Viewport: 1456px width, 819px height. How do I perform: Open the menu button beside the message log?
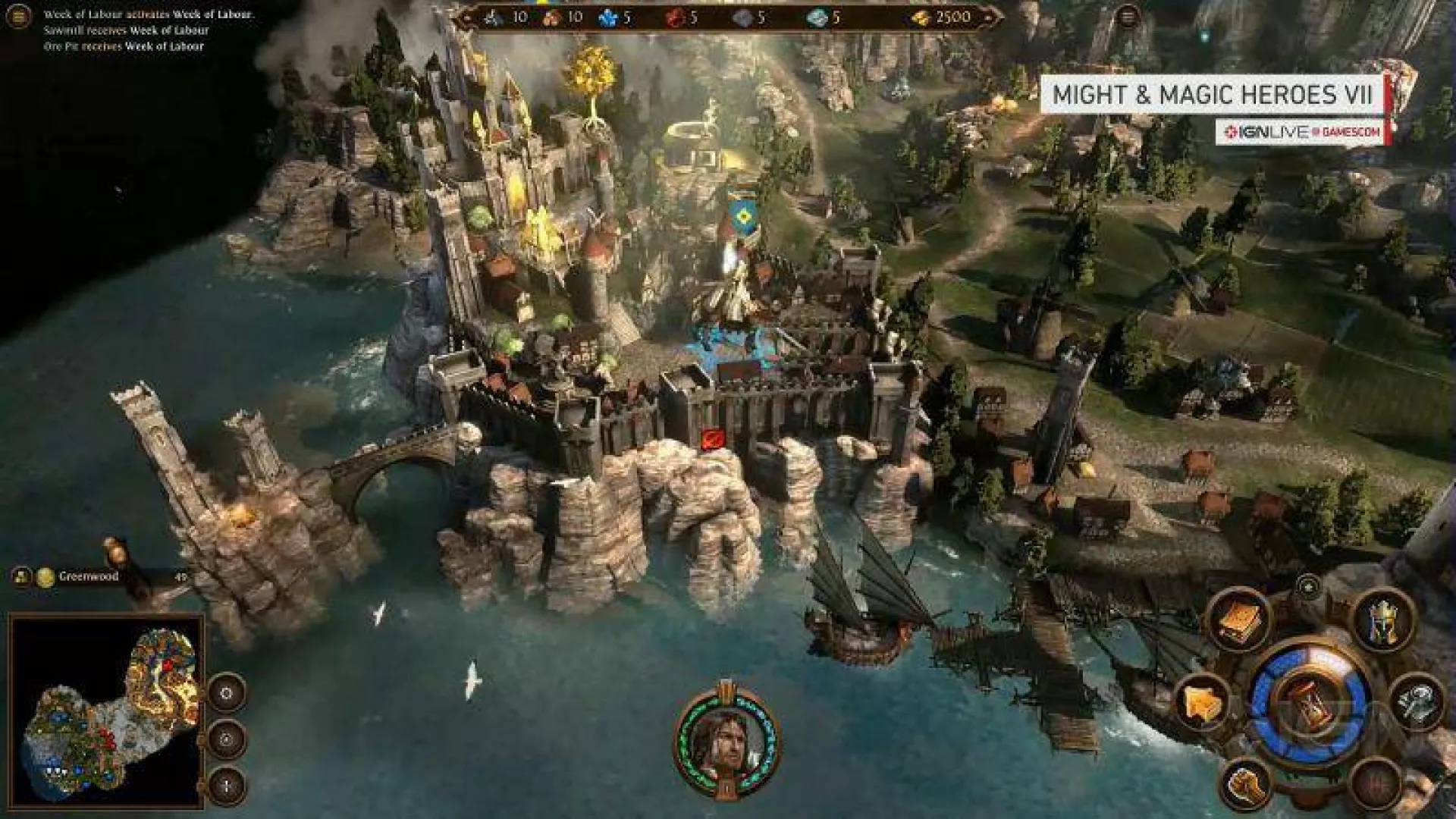click(18, 15)
